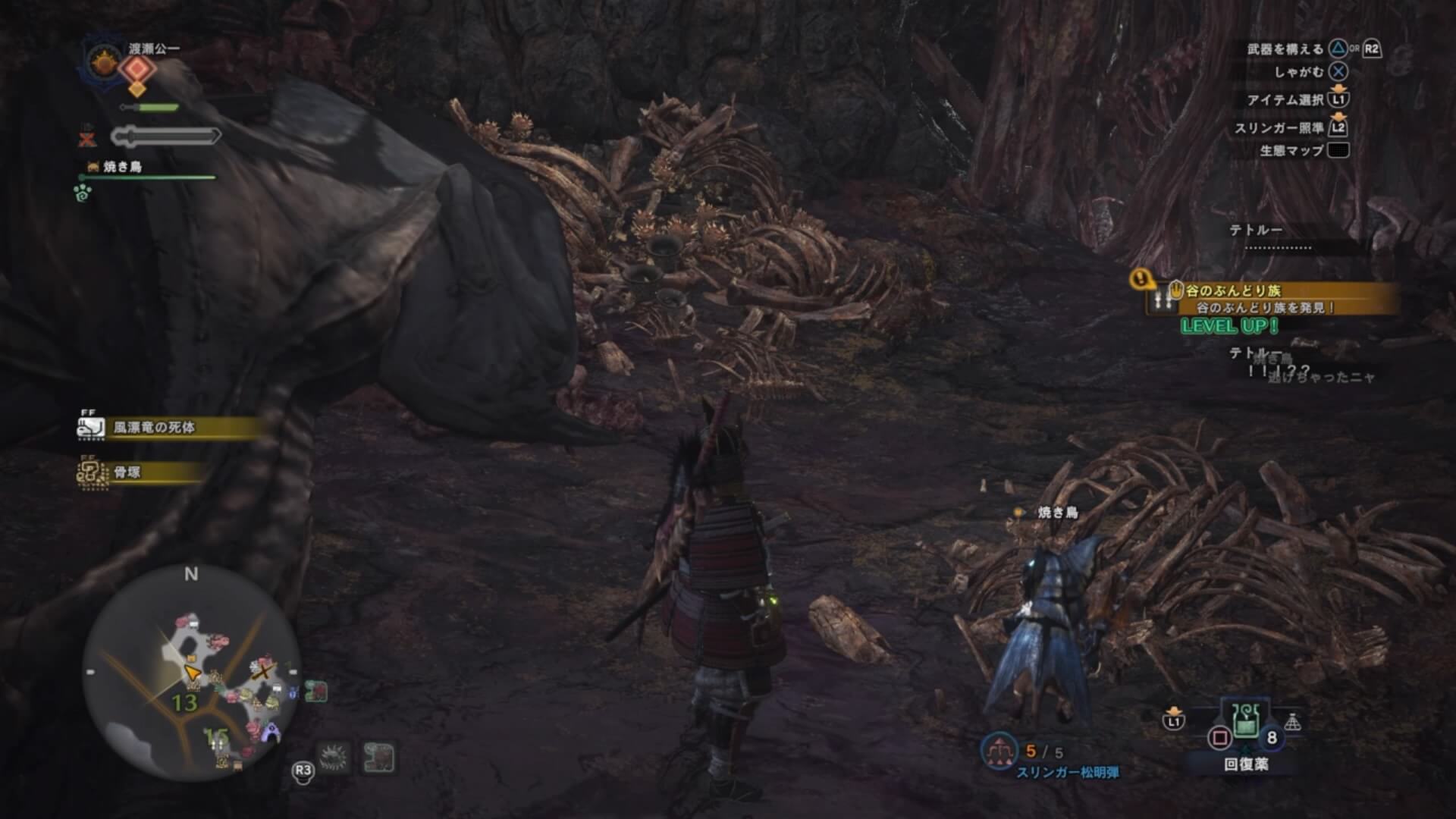This screenshot has height=819, width=1456.
Task: Click the capture net item beside the potion
Action: point(1293,722)
